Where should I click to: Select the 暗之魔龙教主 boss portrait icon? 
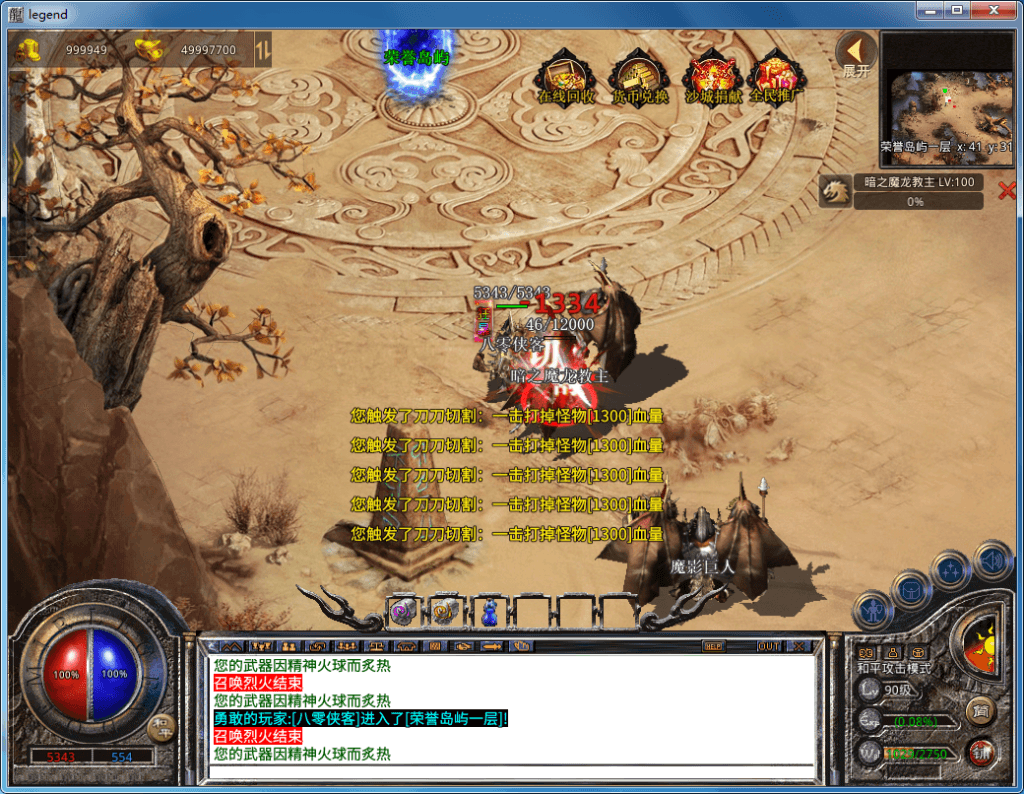coord(835,191)
